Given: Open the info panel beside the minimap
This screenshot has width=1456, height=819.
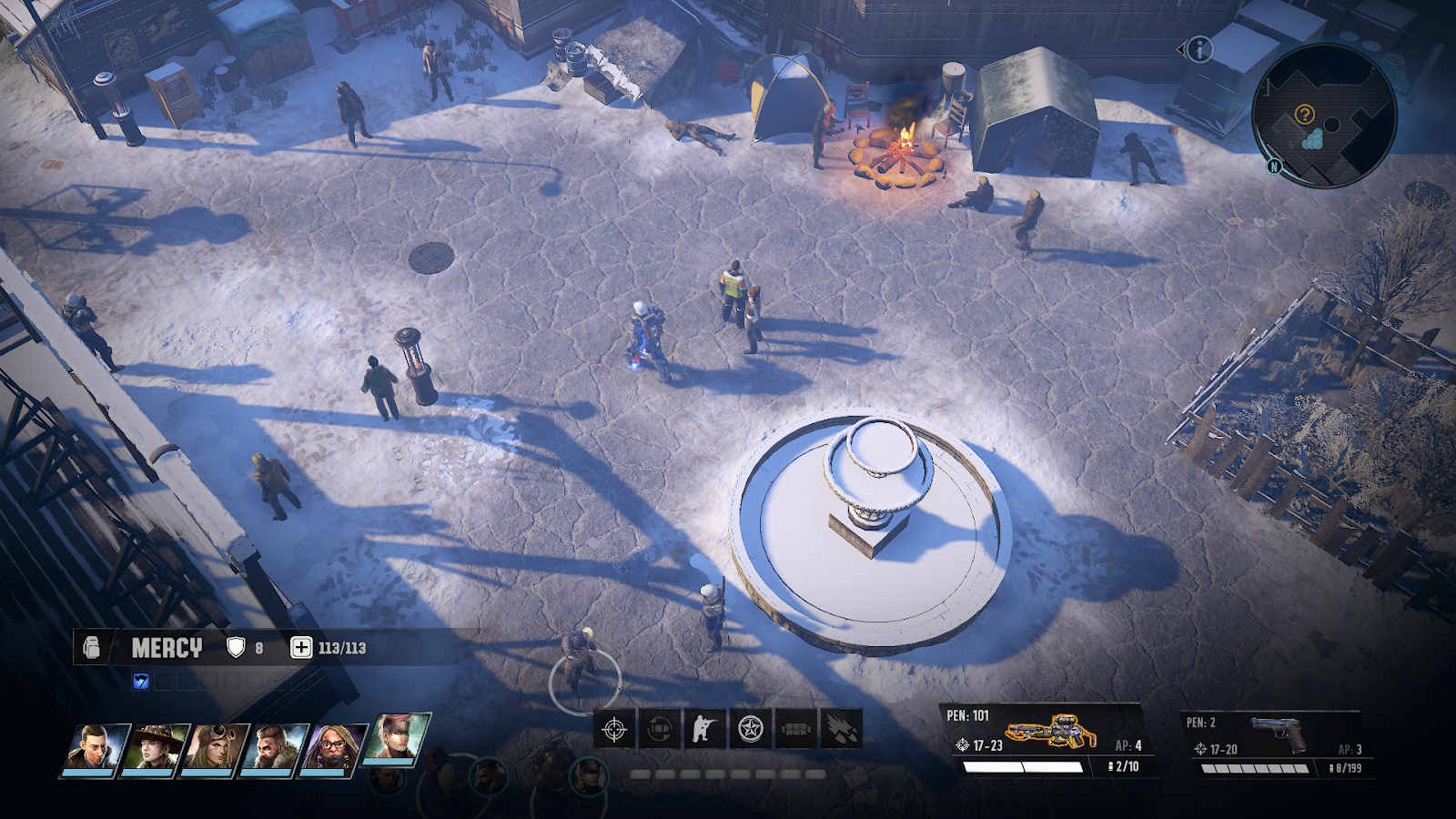Looking at the screenshot, I should (x=1199, y=49).
